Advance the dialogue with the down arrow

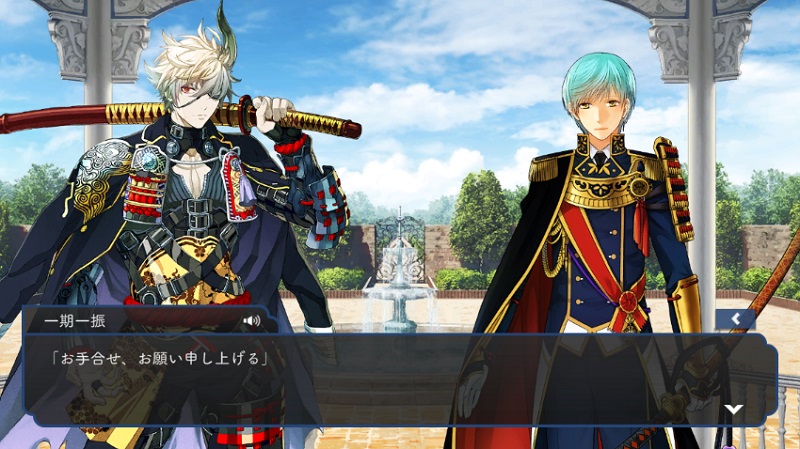(733, 409)
